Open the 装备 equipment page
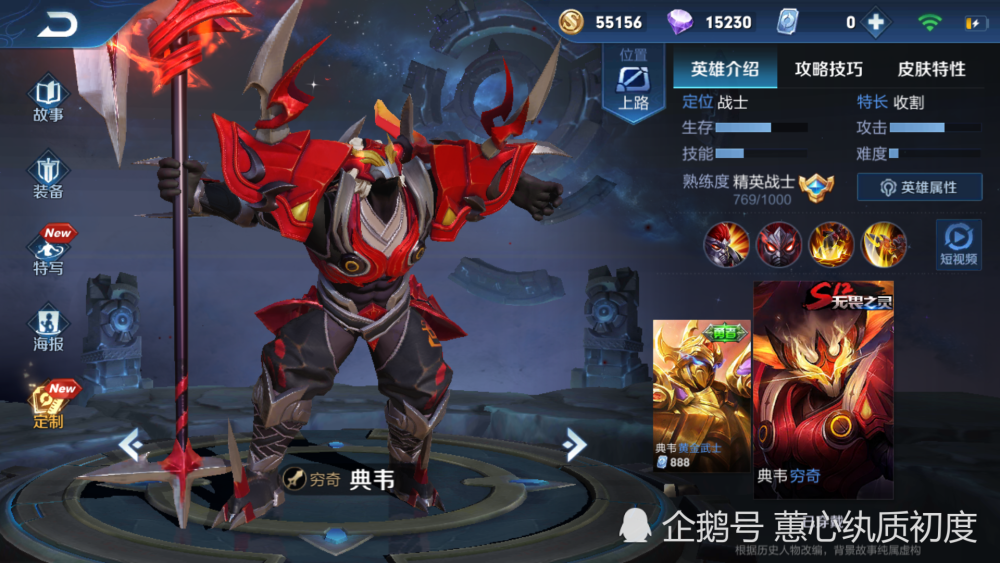Viewport: 1000px width, 563px height. [48, 175]
